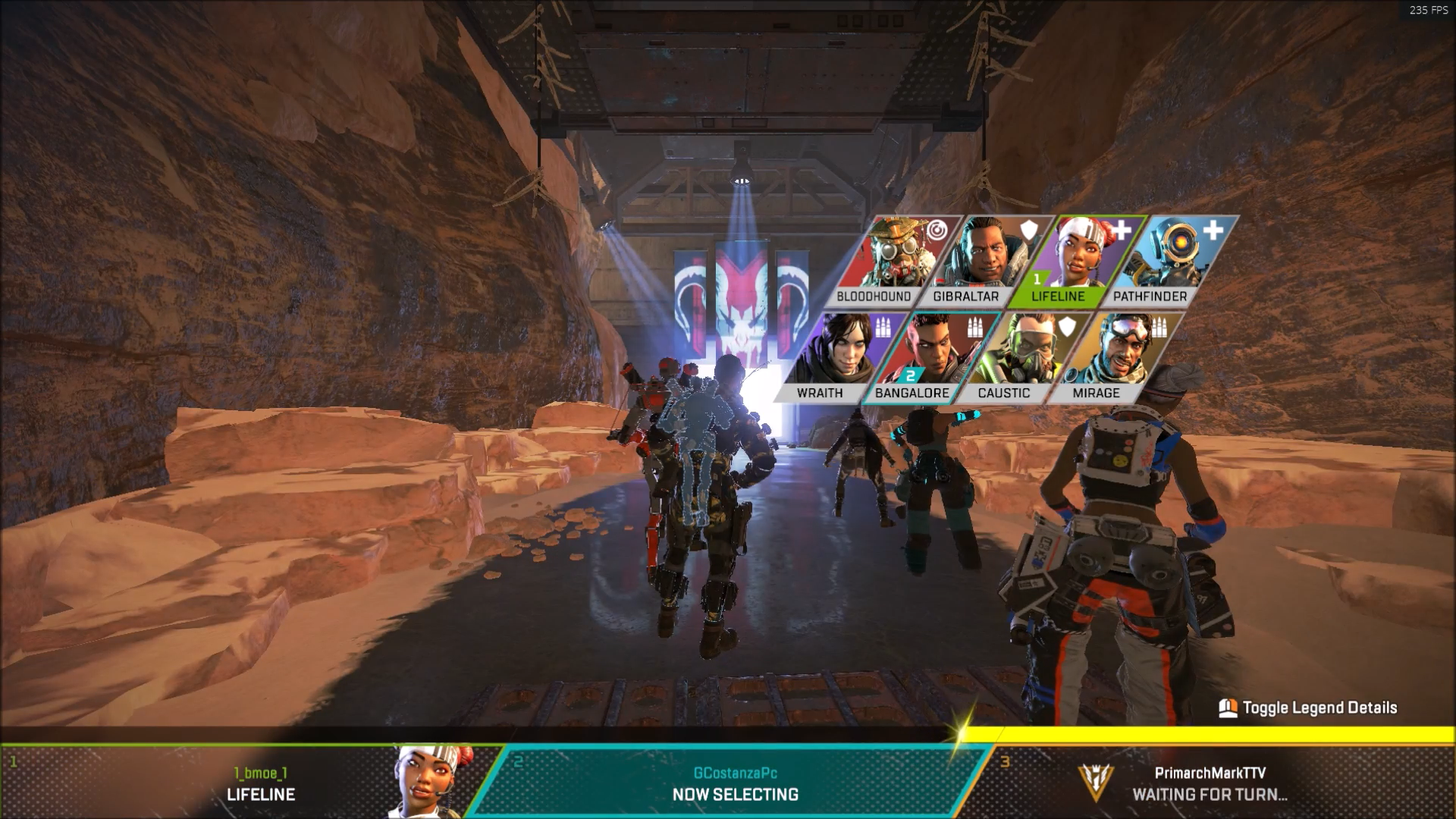Image resolution: width=1456 pixels, height=819 pixels.
Task: Select the Gibraltar legend portrait
Action: coord(986,254)
